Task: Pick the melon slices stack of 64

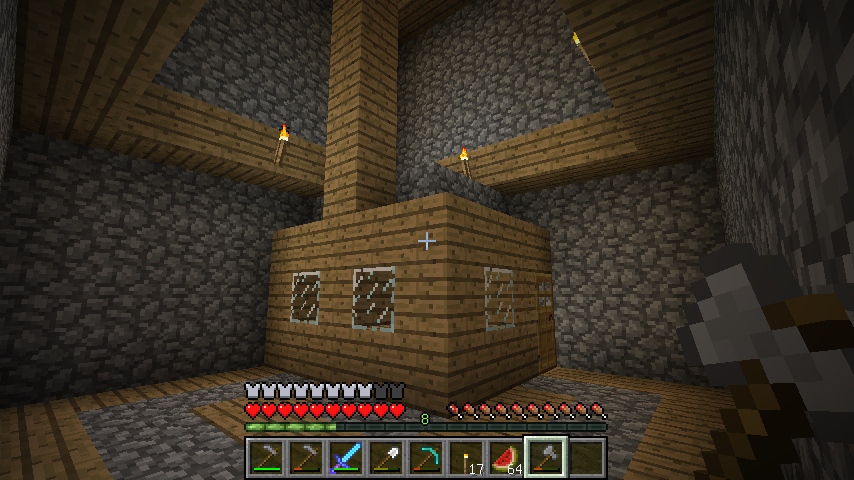Action: click(505, 457)
